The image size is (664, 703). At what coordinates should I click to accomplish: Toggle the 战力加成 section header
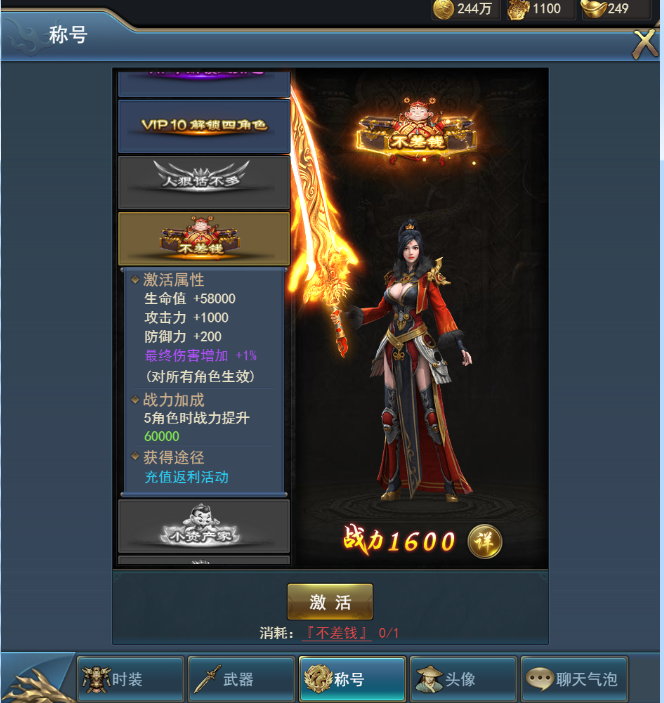click(x=173, y=399)
